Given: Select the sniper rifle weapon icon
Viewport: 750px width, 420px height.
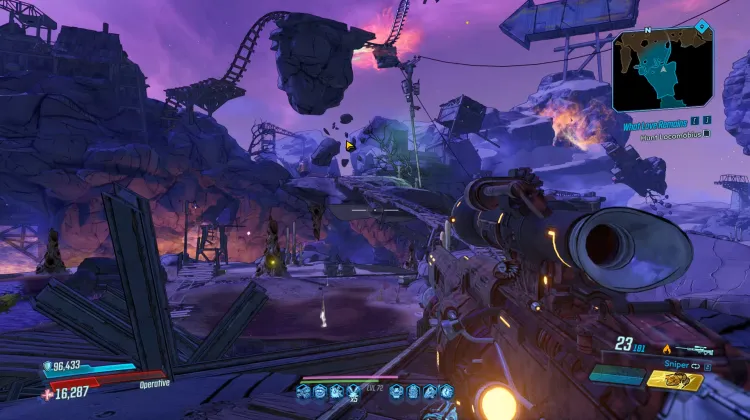Looking at the screenshot, I should [694, 349].
